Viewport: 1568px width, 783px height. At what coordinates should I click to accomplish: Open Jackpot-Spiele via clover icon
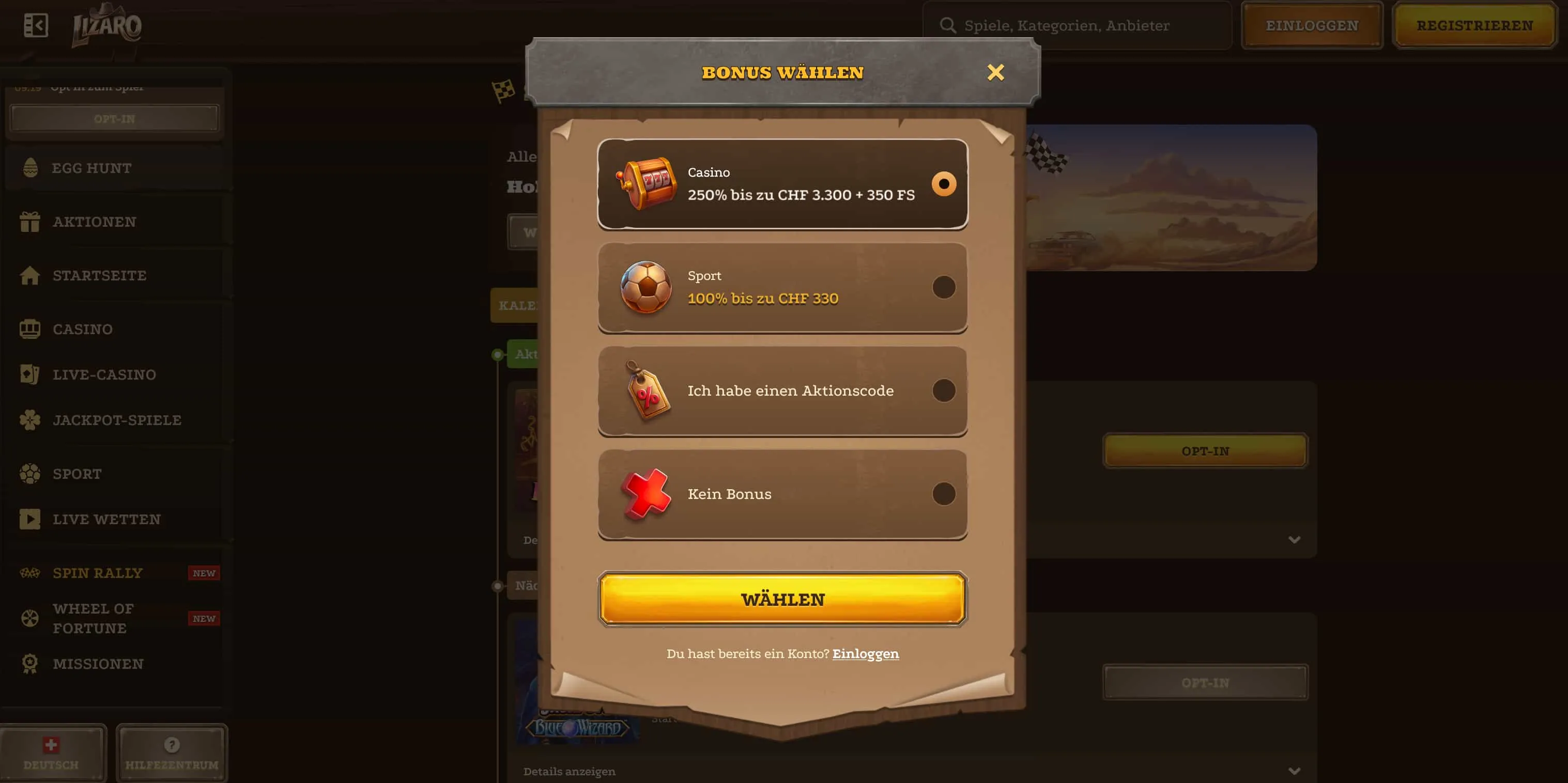pyautogui.click(x=30, y=420)
